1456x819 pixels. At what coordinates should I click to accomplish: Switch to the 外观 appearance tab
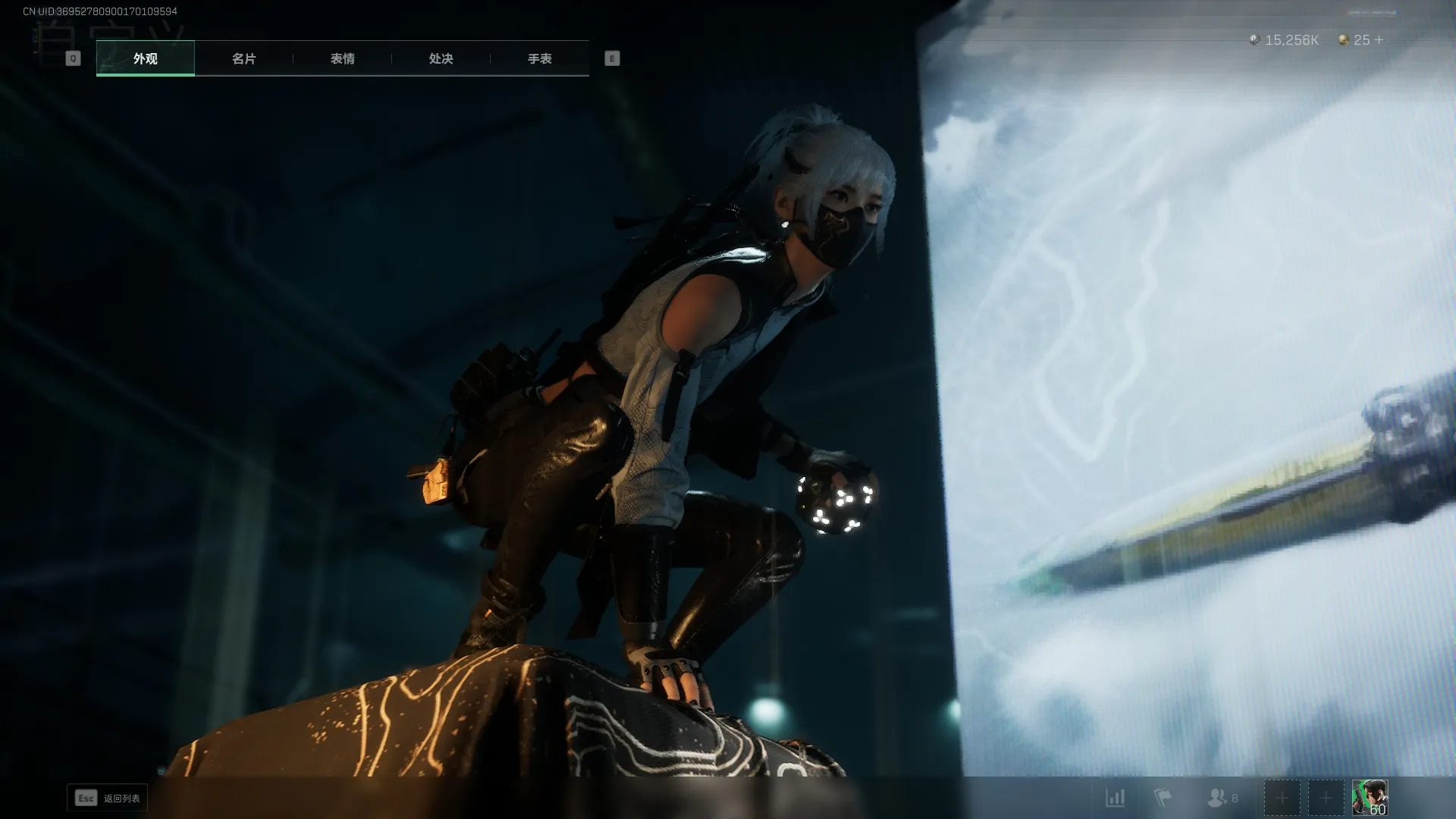coord(145,58)
